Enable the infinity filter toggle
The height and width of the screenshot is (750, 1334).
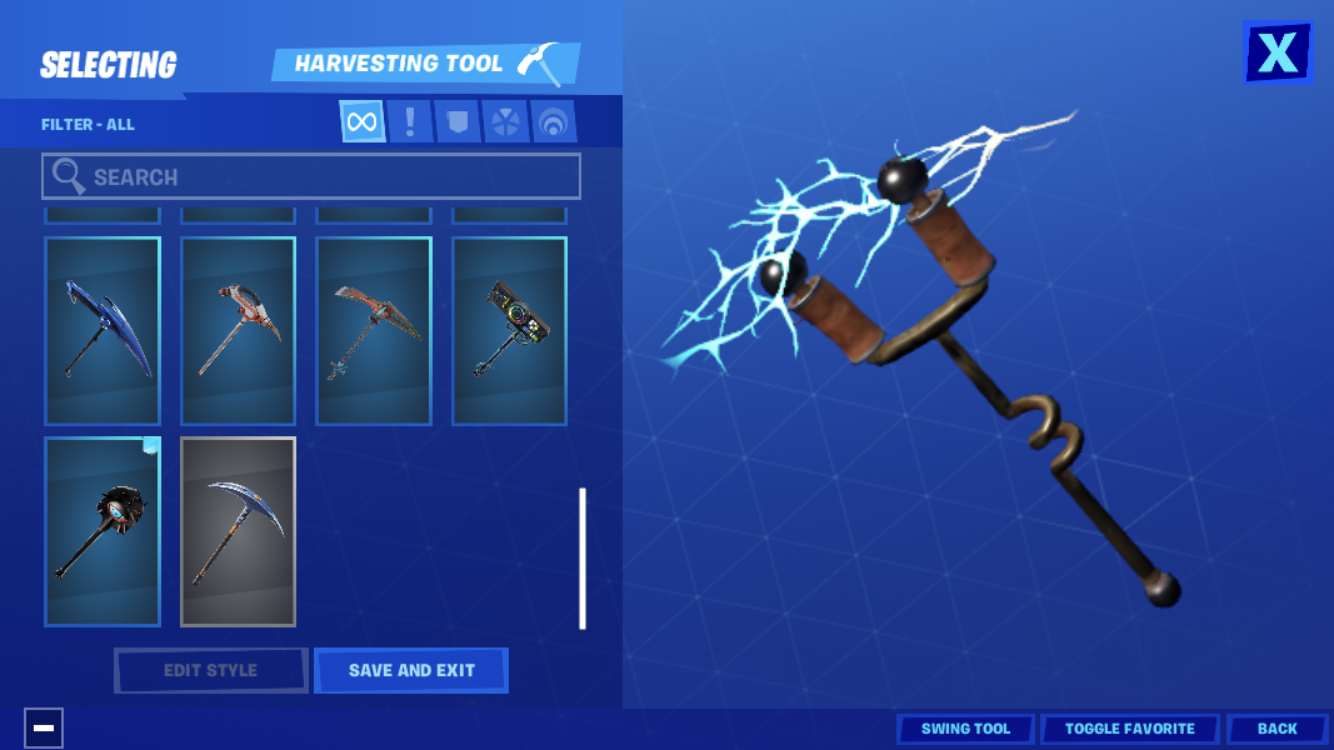tap(361, 121)
